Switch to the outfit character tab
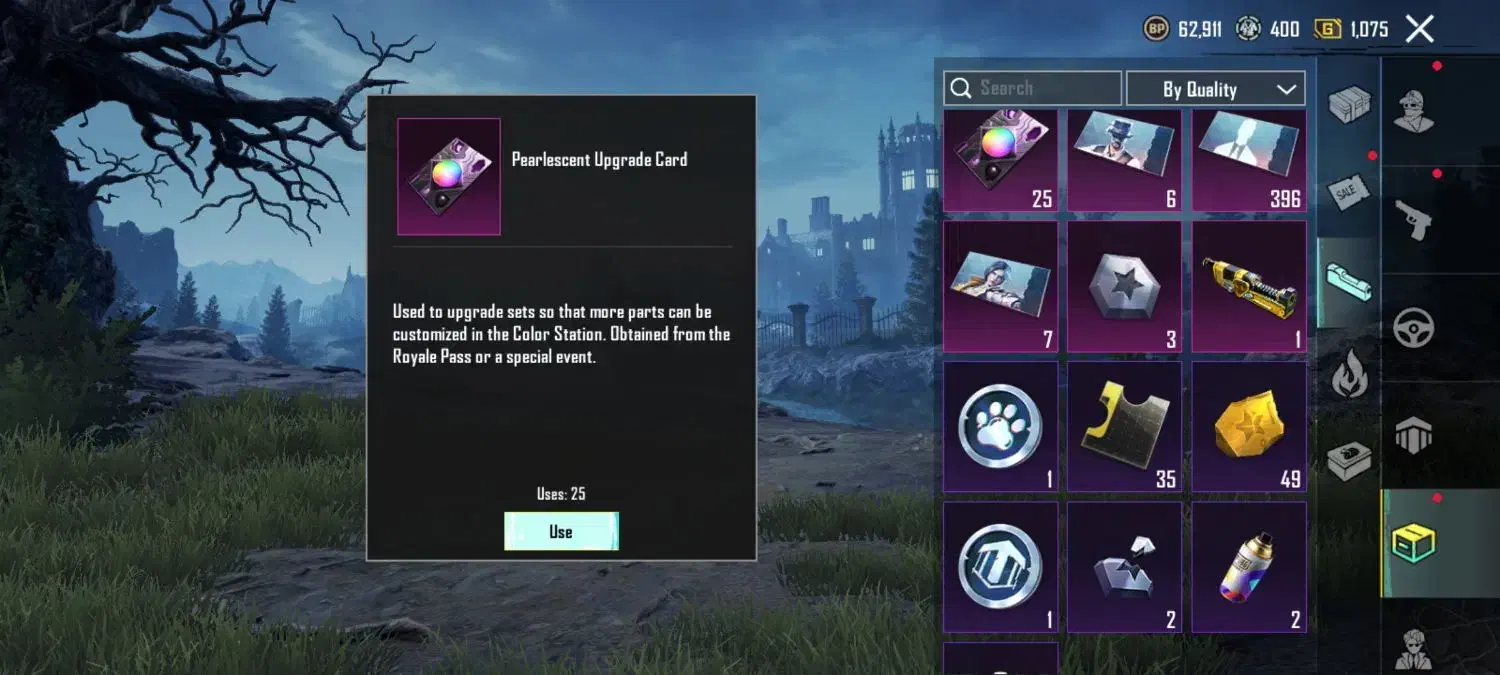The image size is (1500, 675). coord(1414,110)
